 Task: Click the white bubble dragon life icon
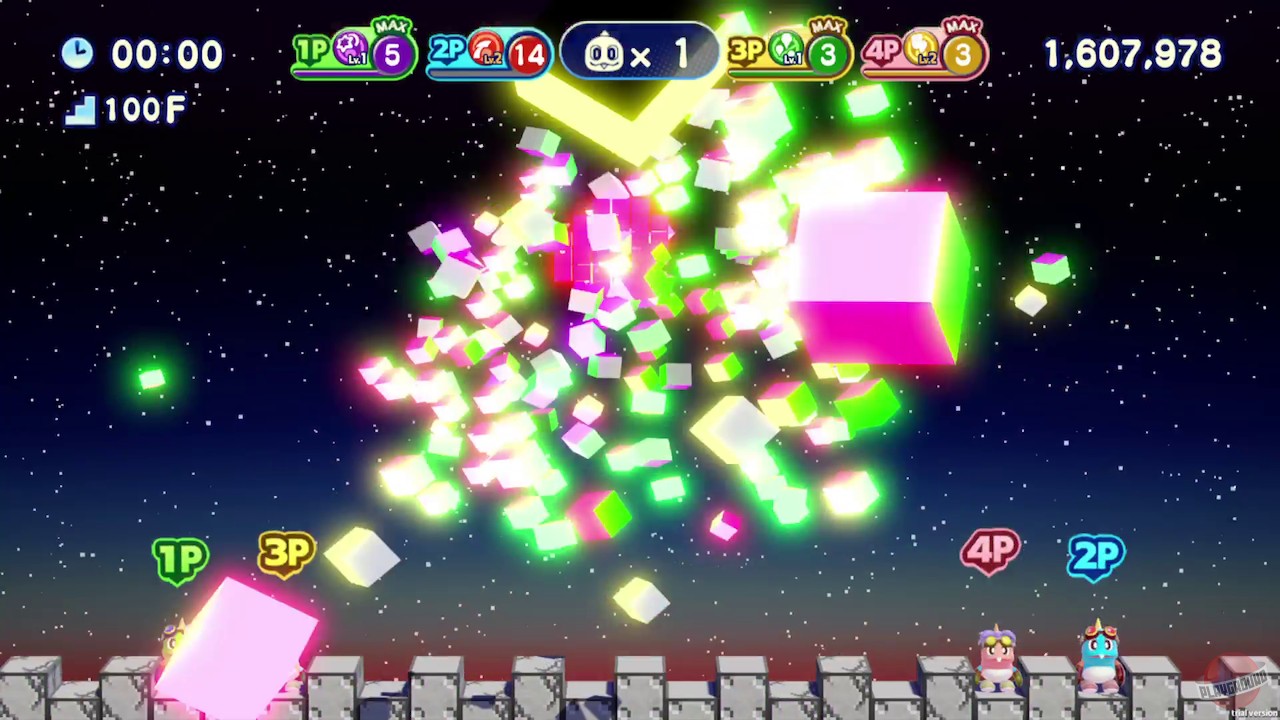point(606,52)
